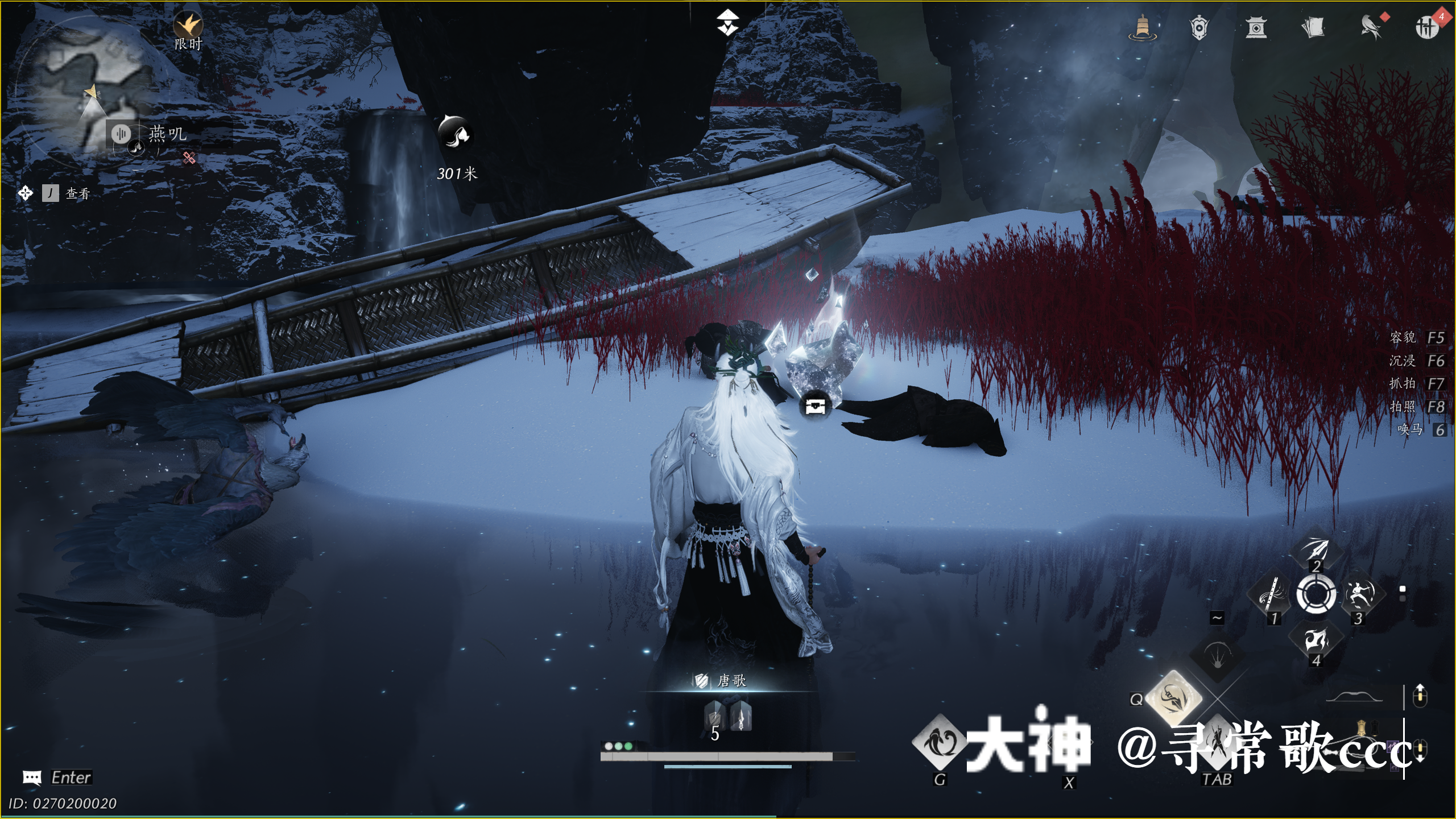Open the bird messenger icon
Viewport: 1456px width, 819px height.
point(1371,27)
